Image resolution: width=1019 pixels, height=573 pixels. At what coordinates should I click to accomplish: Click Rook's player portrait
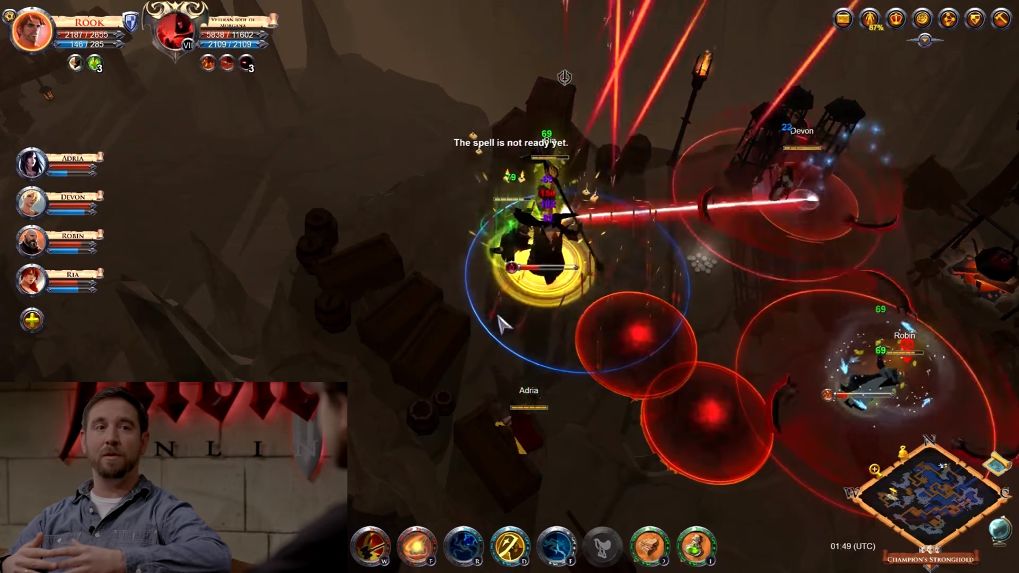[x=32, y=30]
